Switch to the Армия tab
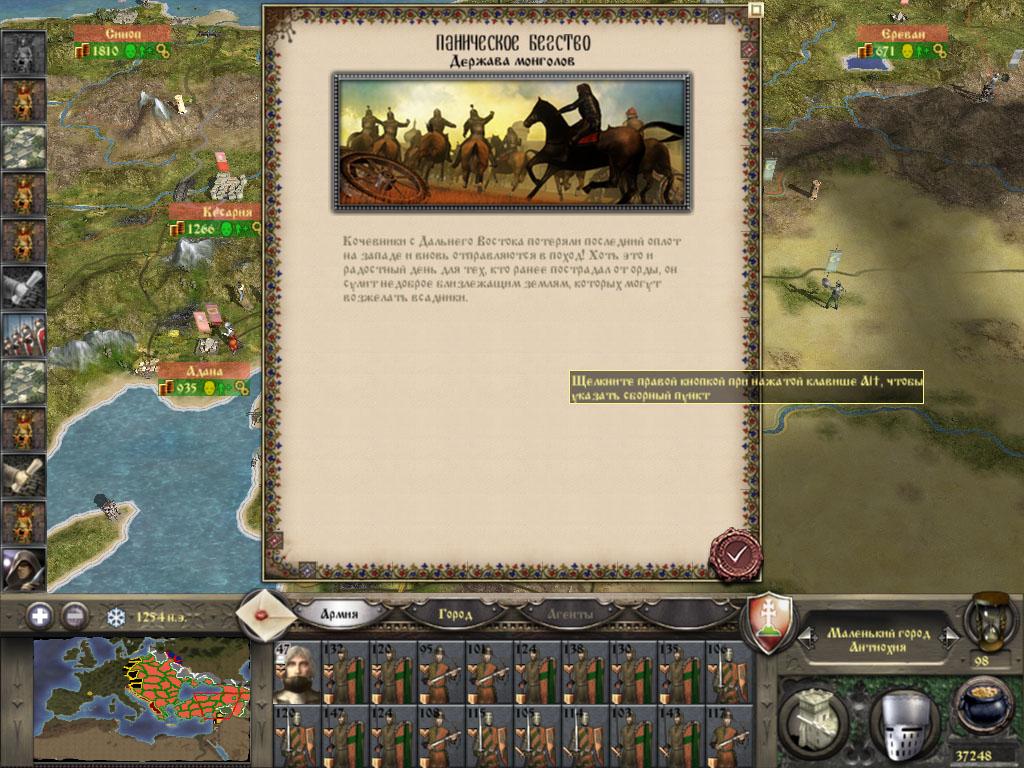1024x768 pixels. 340,614
